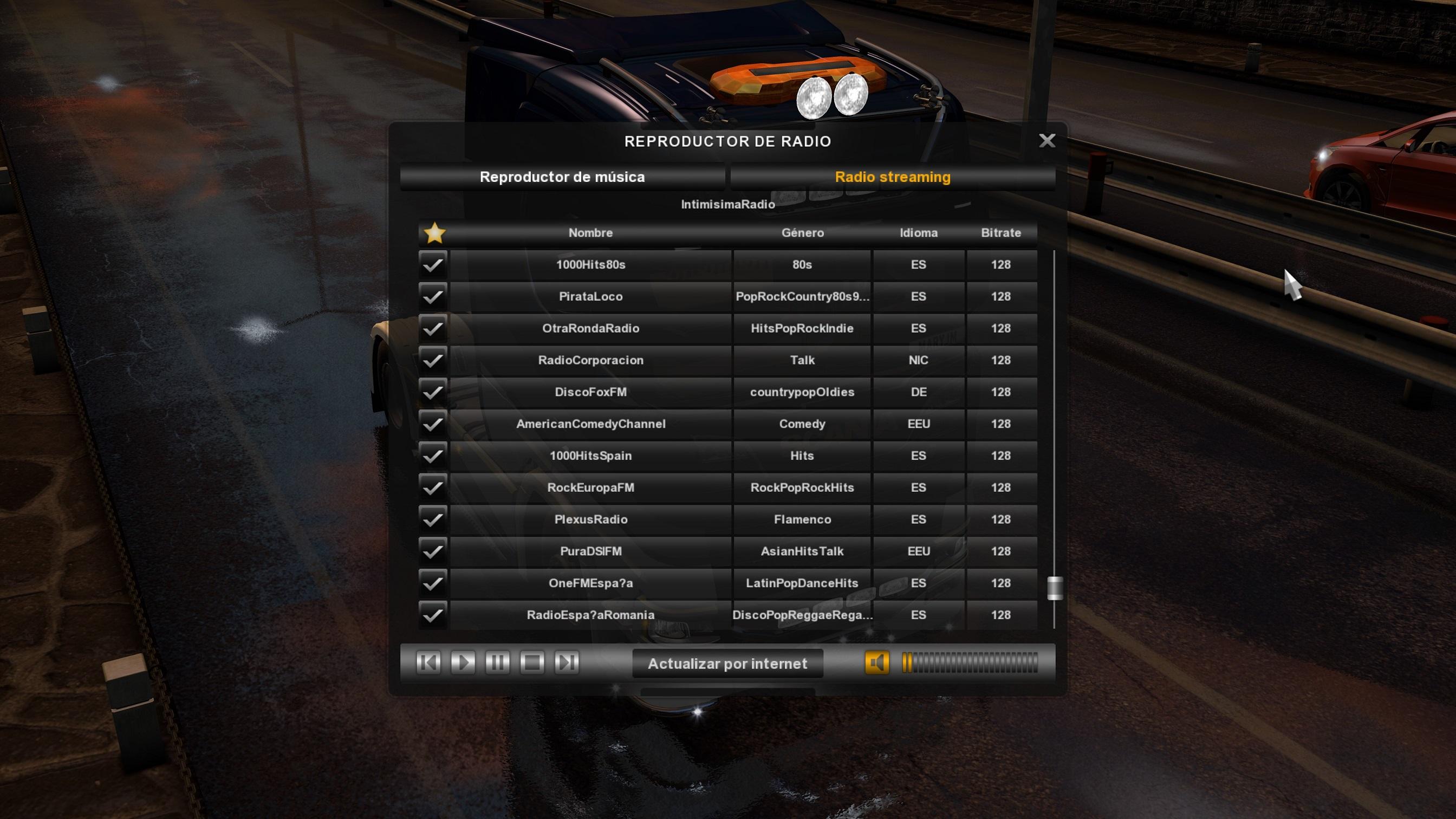Image resolution: width=1456 pixels, height=819 pixels.
Task: Pause the radio stream
Action: 497,662
